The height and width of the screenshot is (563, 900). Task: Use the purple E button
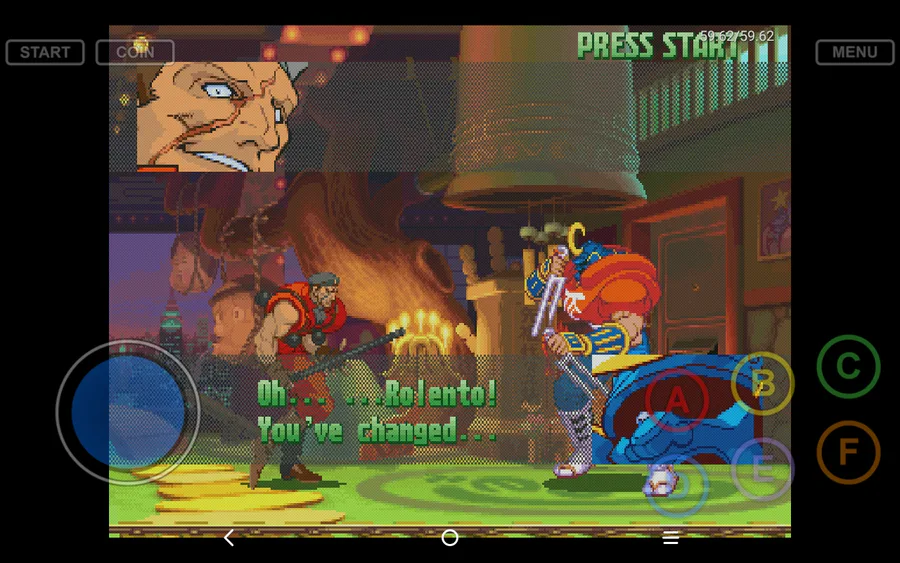click(x=762, y=469)
